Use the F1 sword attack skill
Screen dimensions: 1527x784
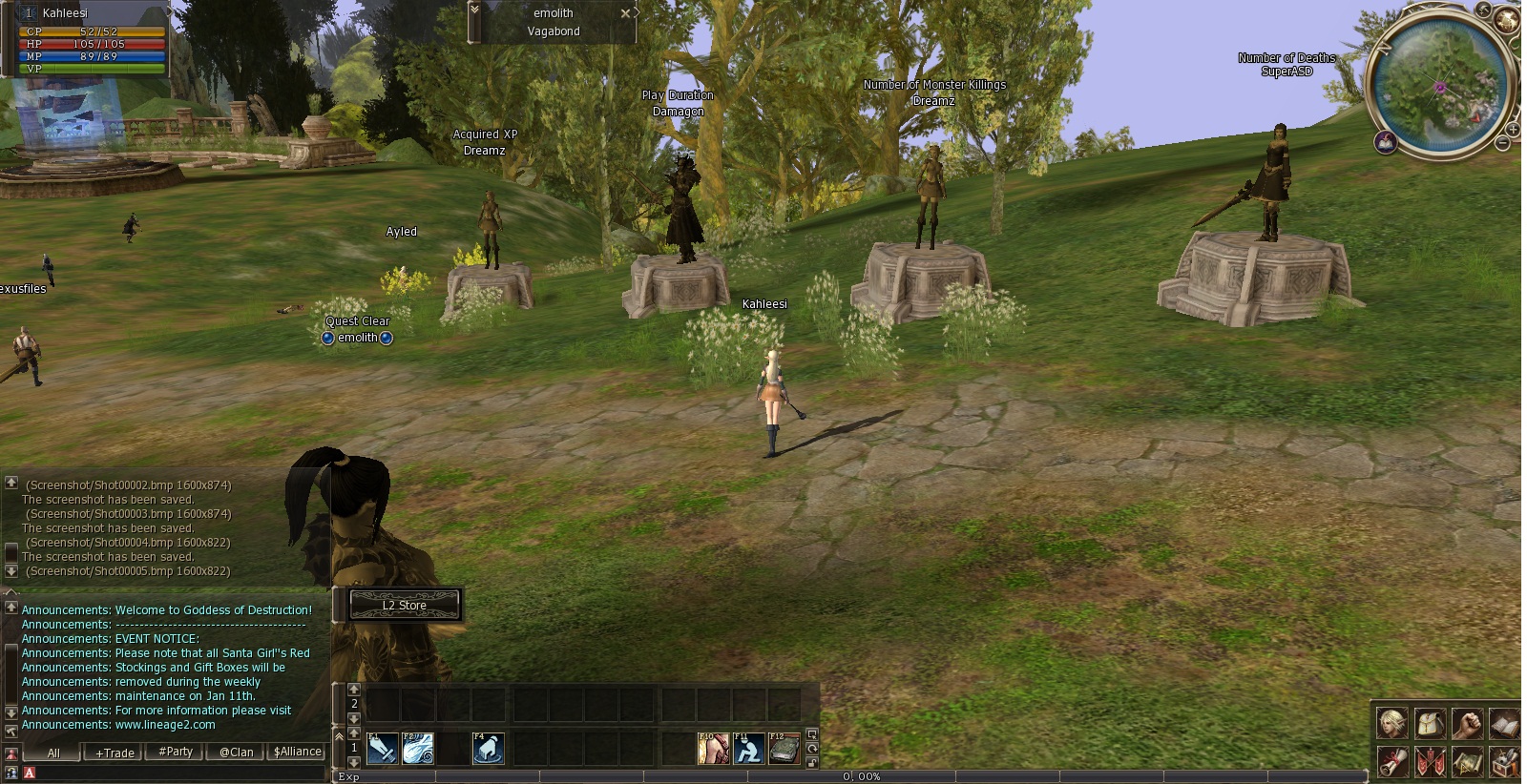tap(382, 749)
